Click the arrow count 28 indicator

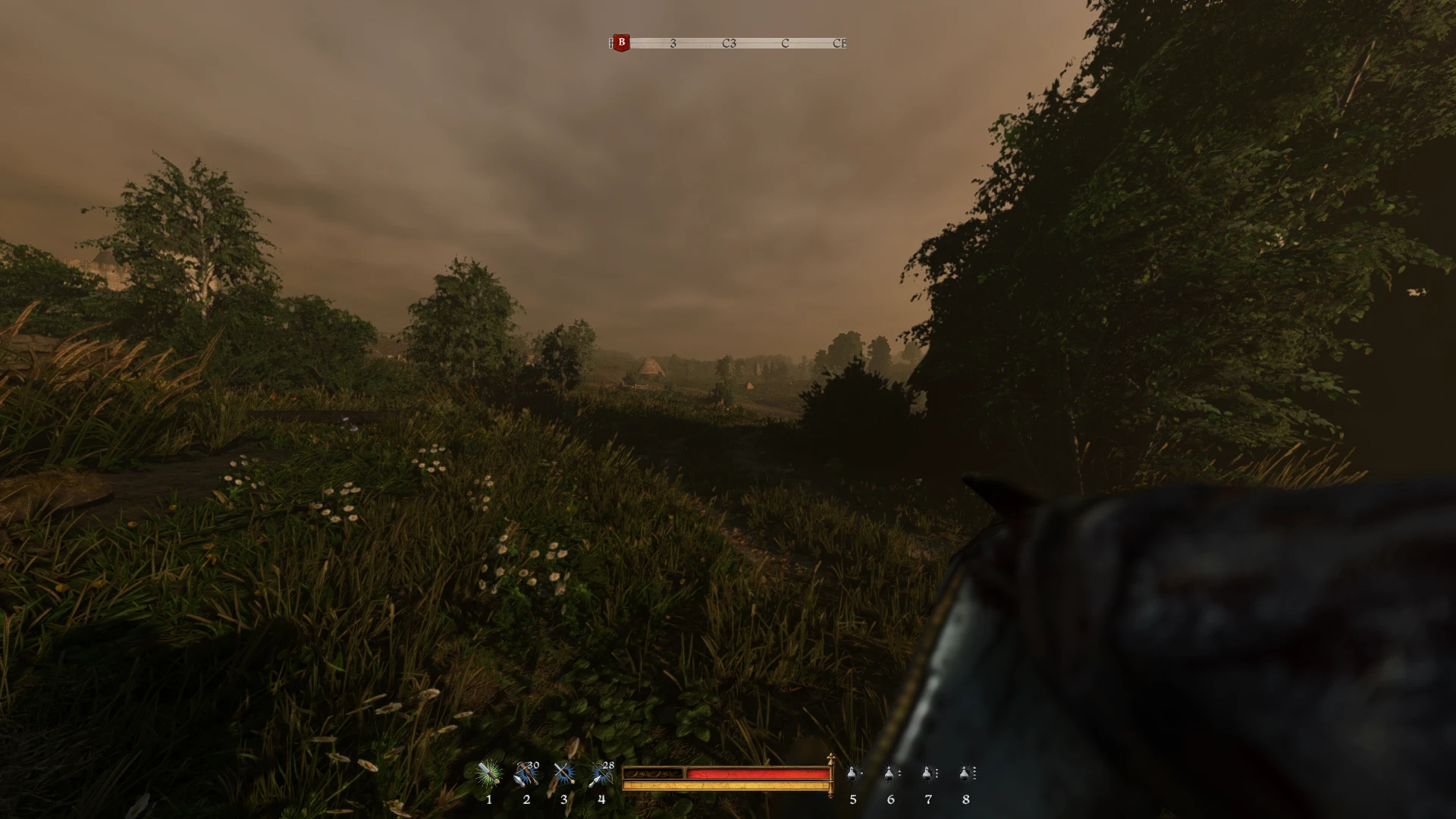pyautogui.click(x=607, y=765)
